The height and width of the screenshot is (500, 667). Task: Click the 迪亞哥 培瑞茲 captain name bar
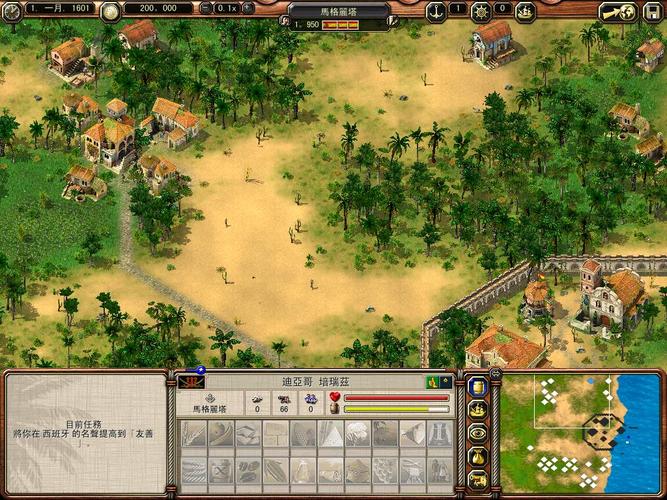[x=315, y=382]
